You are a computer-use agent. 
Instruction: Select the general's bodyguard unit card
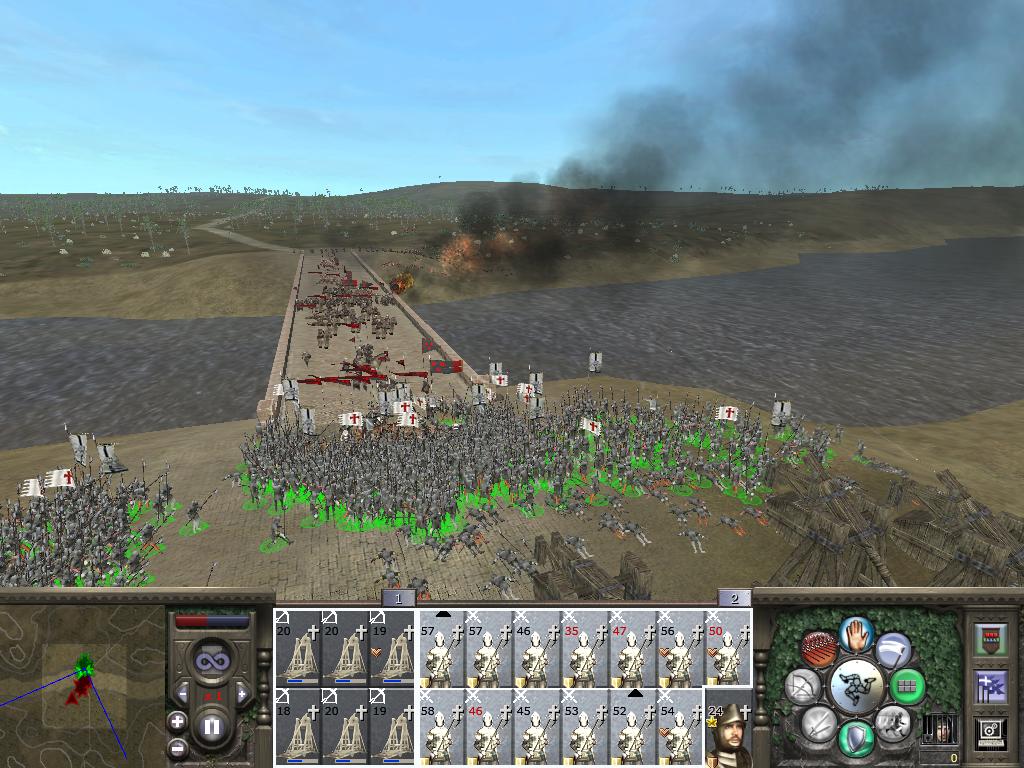click(x=729, y=728)
